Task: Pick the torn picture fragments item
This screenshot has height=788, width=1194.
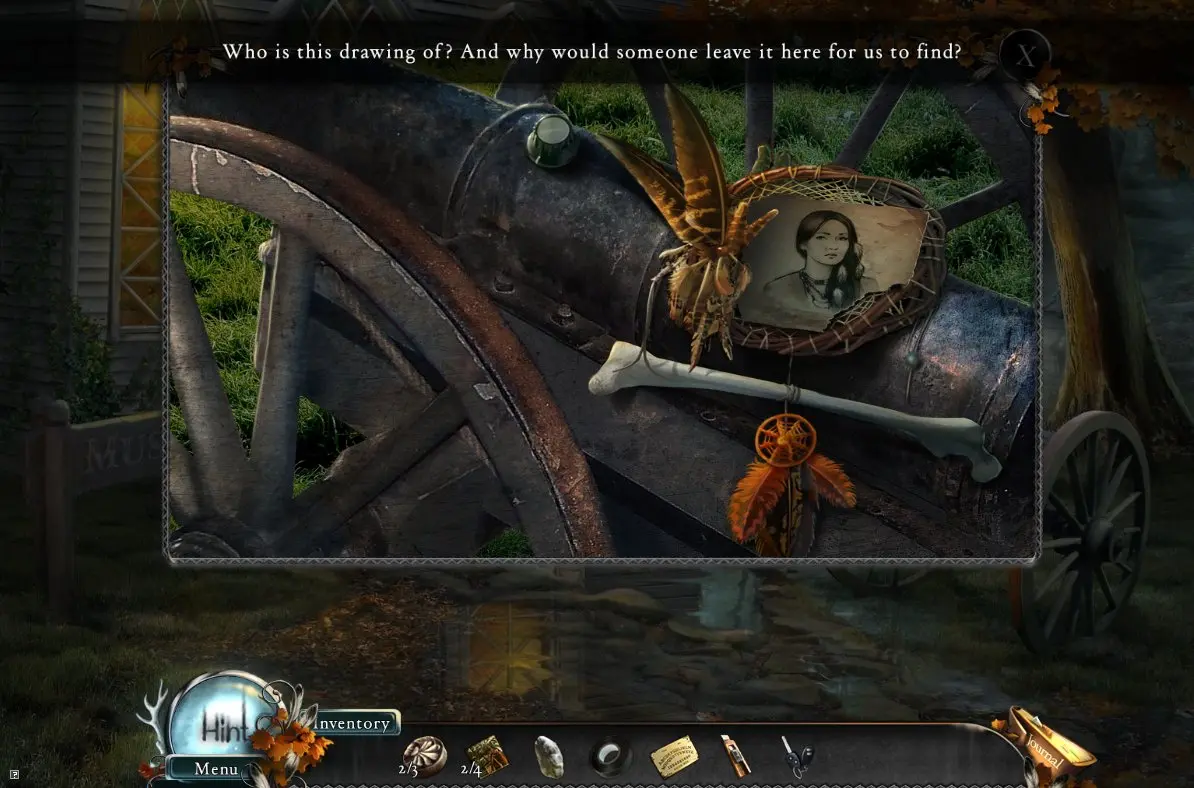Action: (x=487, y=755)
